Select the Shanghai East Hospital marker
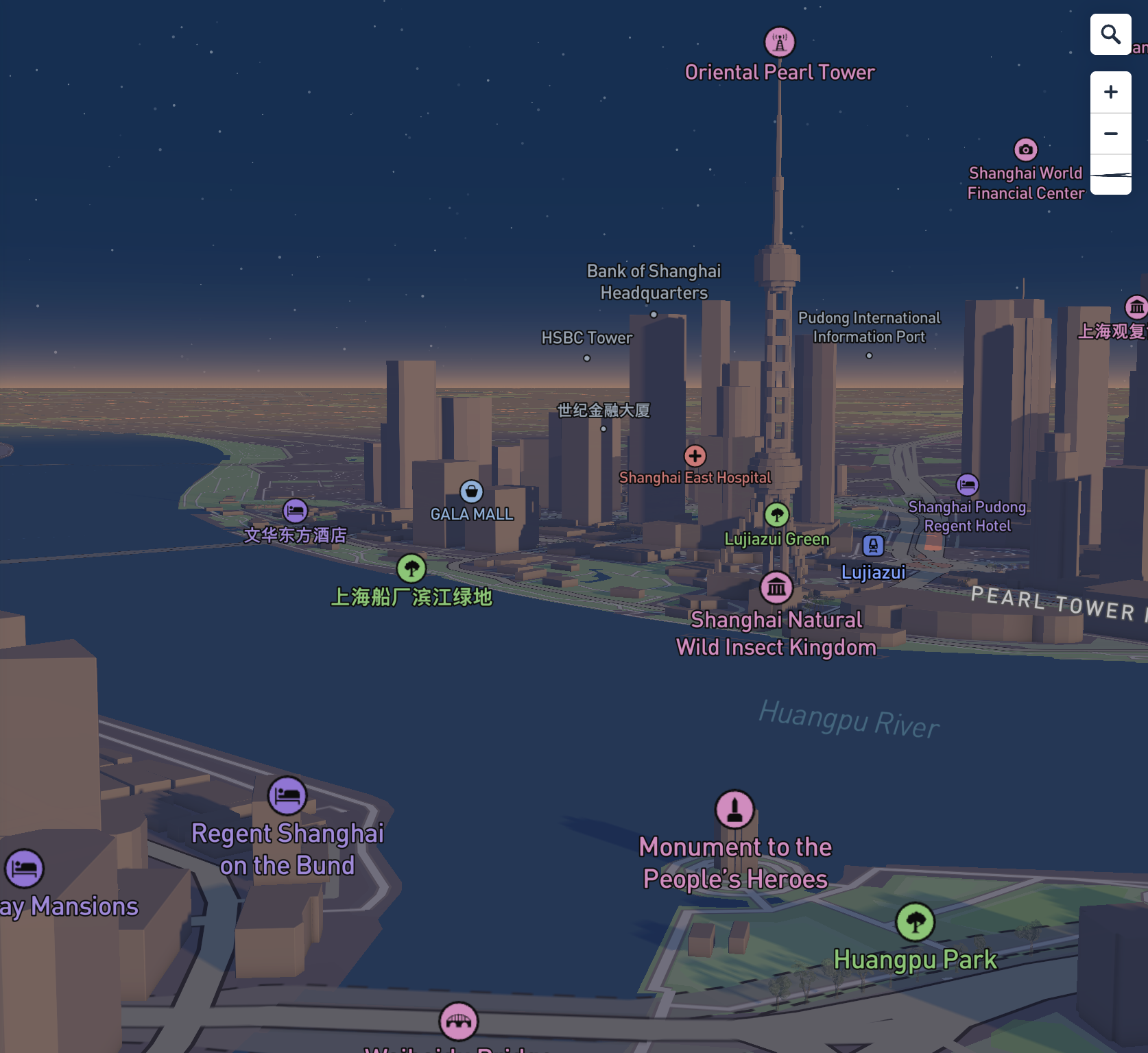 point(695,456)
